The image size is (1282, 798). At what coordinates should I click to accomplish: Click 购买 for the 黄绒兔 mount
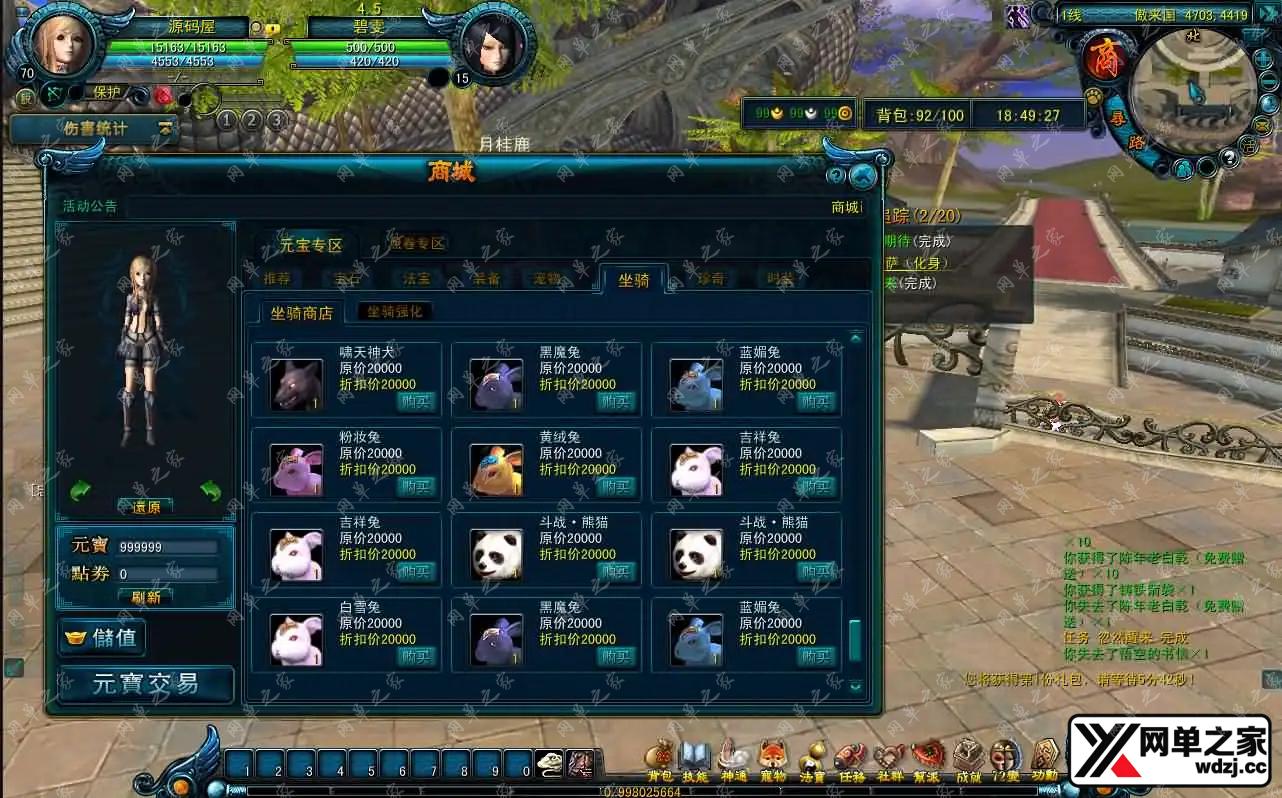pos(616,487)
